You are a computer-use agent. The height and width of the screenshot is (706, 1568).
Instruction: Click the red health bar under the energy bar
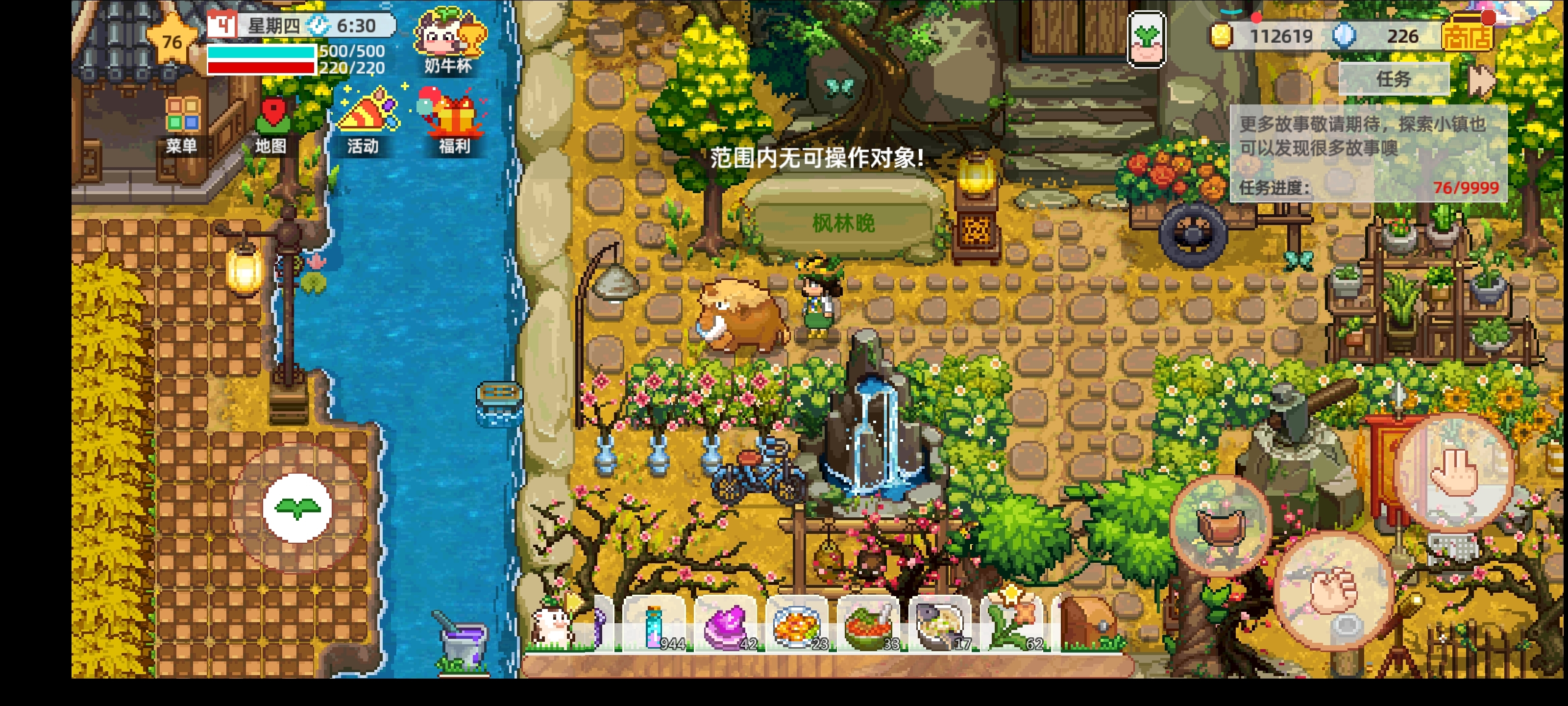262,67
